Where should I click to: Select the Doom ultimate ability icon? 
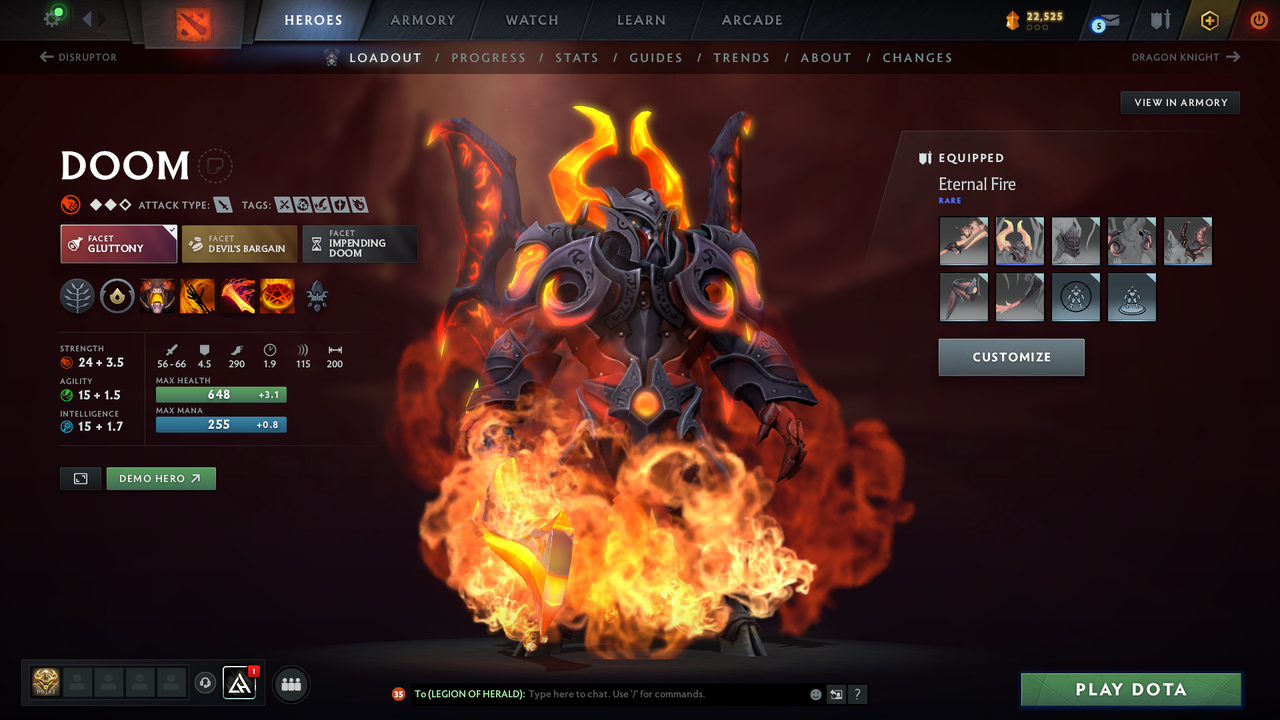point(277,296)
